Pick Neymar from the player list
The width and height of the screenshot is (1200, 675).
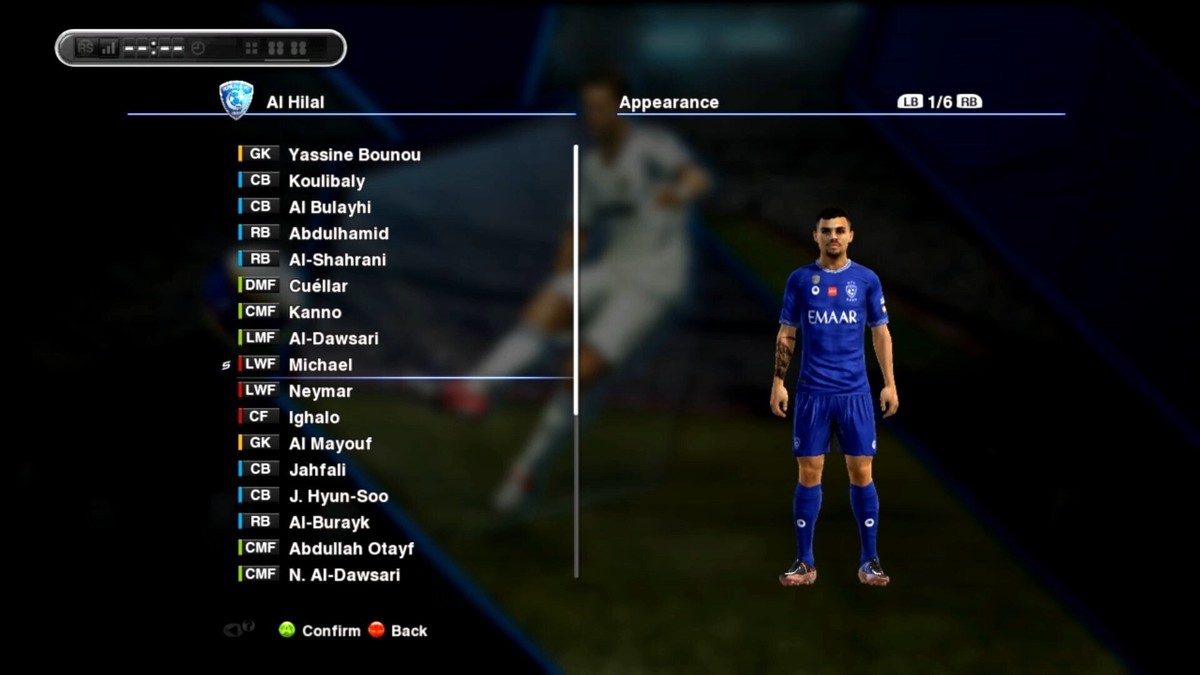(320, 391)
